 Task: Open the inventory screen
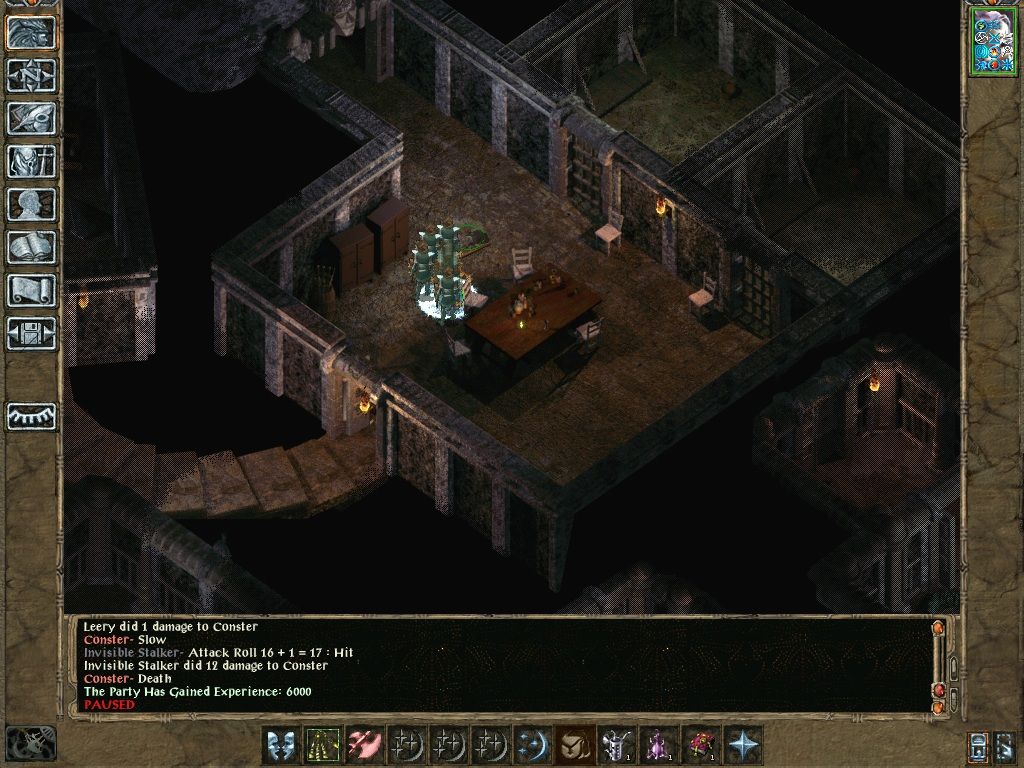tap(31, 161)
